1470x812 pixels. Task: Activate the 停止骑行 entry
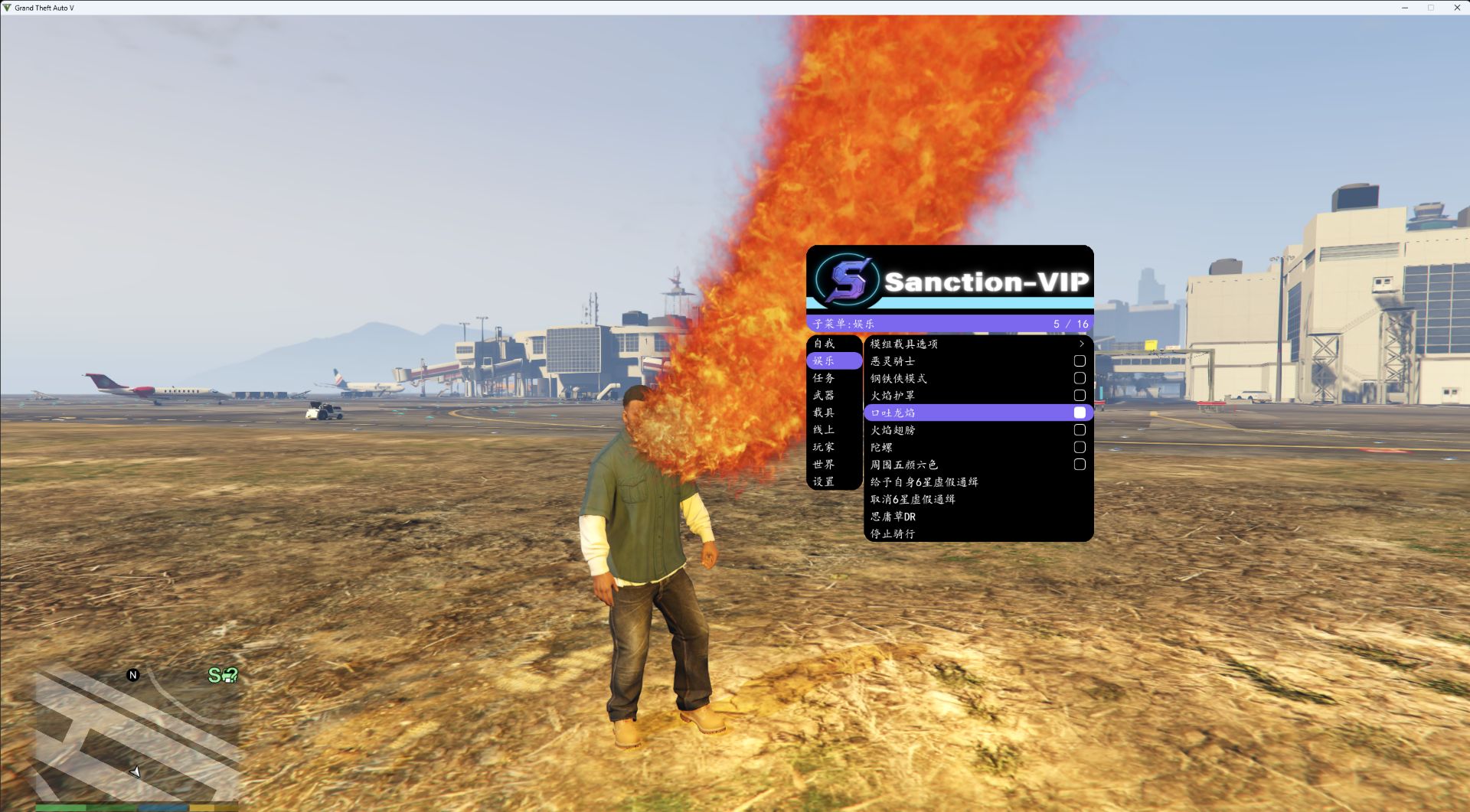pyautogui.click(x=893, y=533)
